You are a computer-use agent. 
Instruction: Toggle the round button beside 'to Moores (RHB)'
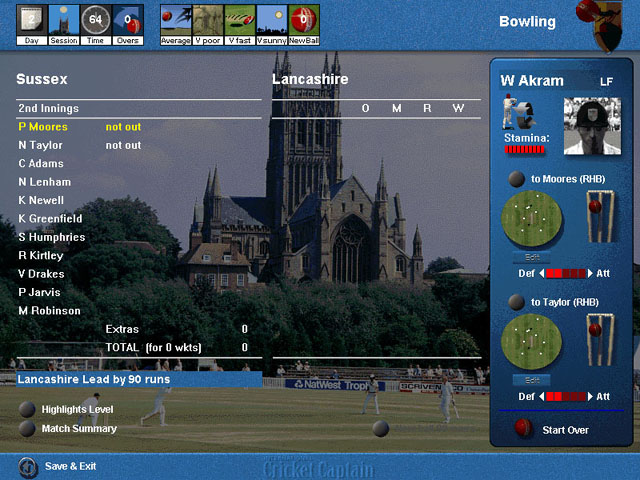(516, 180)
